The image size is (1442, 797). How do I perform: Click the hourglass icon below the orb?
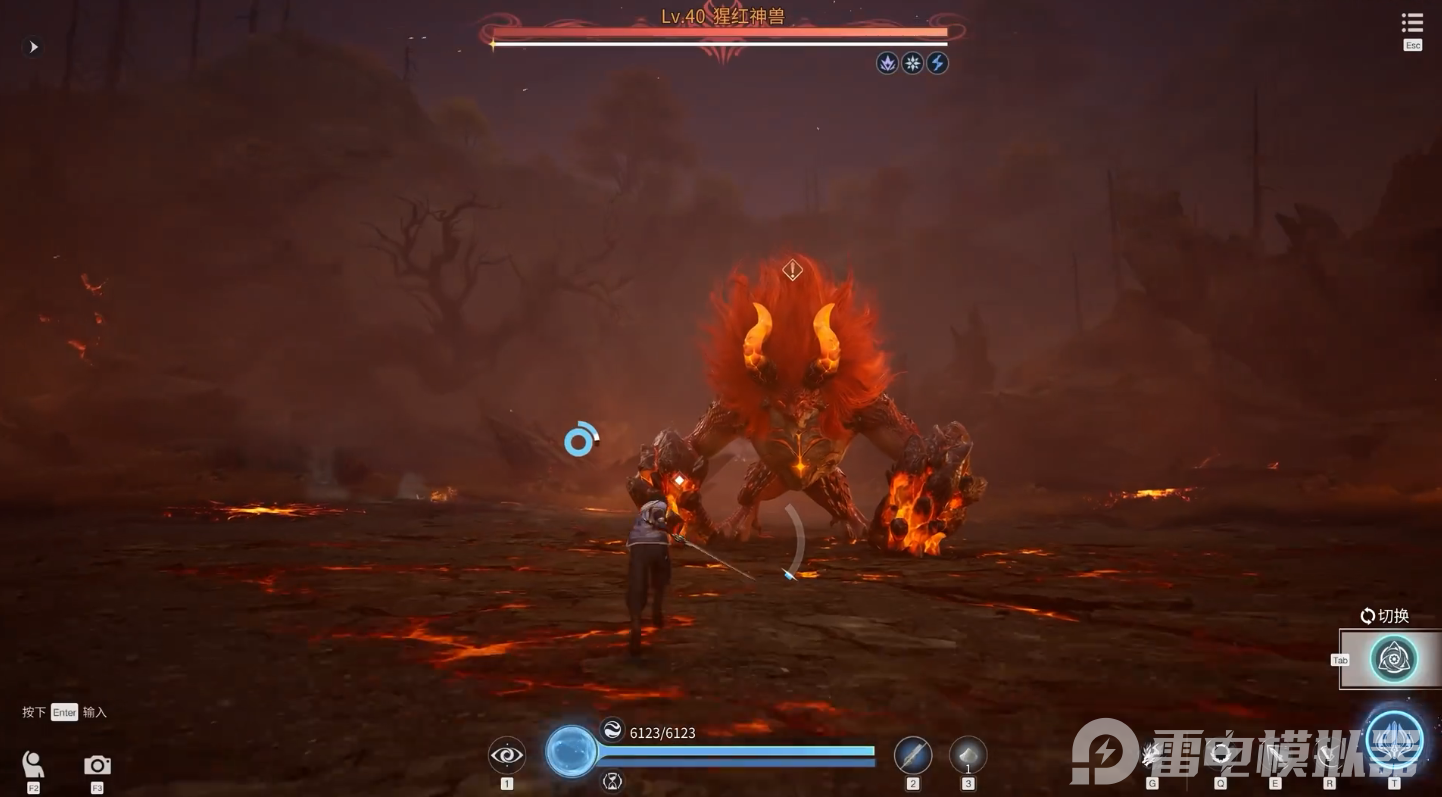(612, 781)
